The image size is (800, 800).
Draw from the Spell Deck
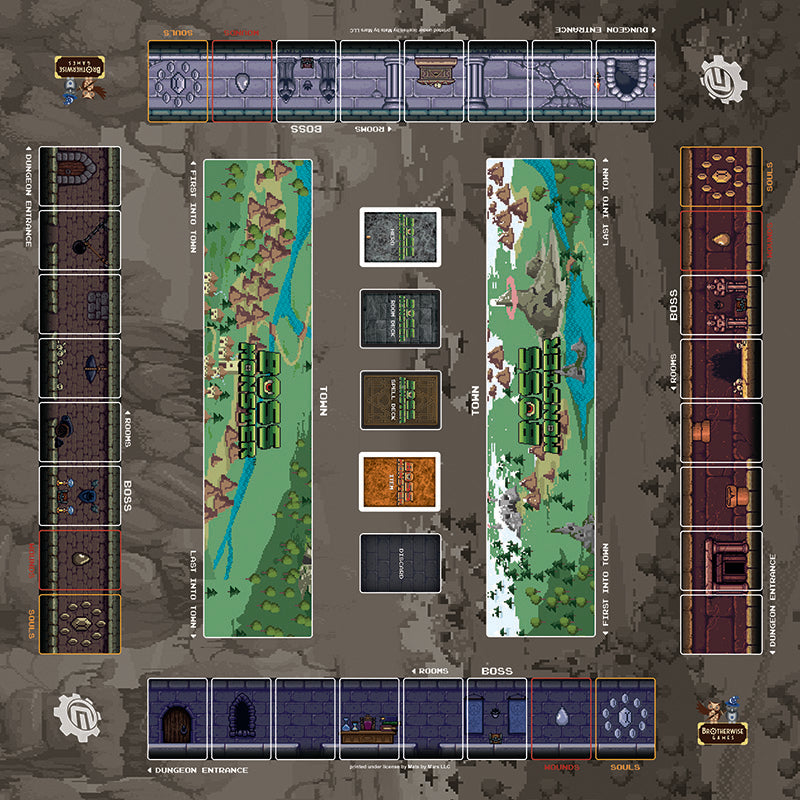coord(401,400)
